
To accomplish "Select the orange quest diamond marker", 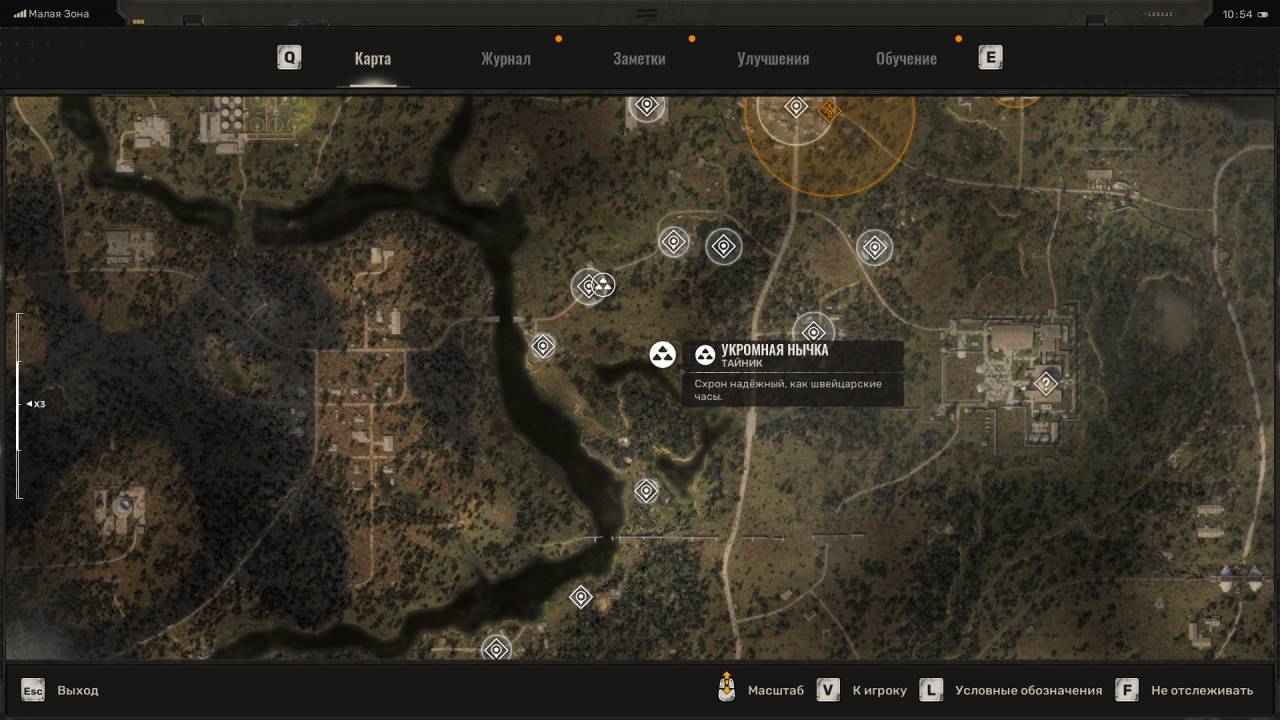I will 828,111.
